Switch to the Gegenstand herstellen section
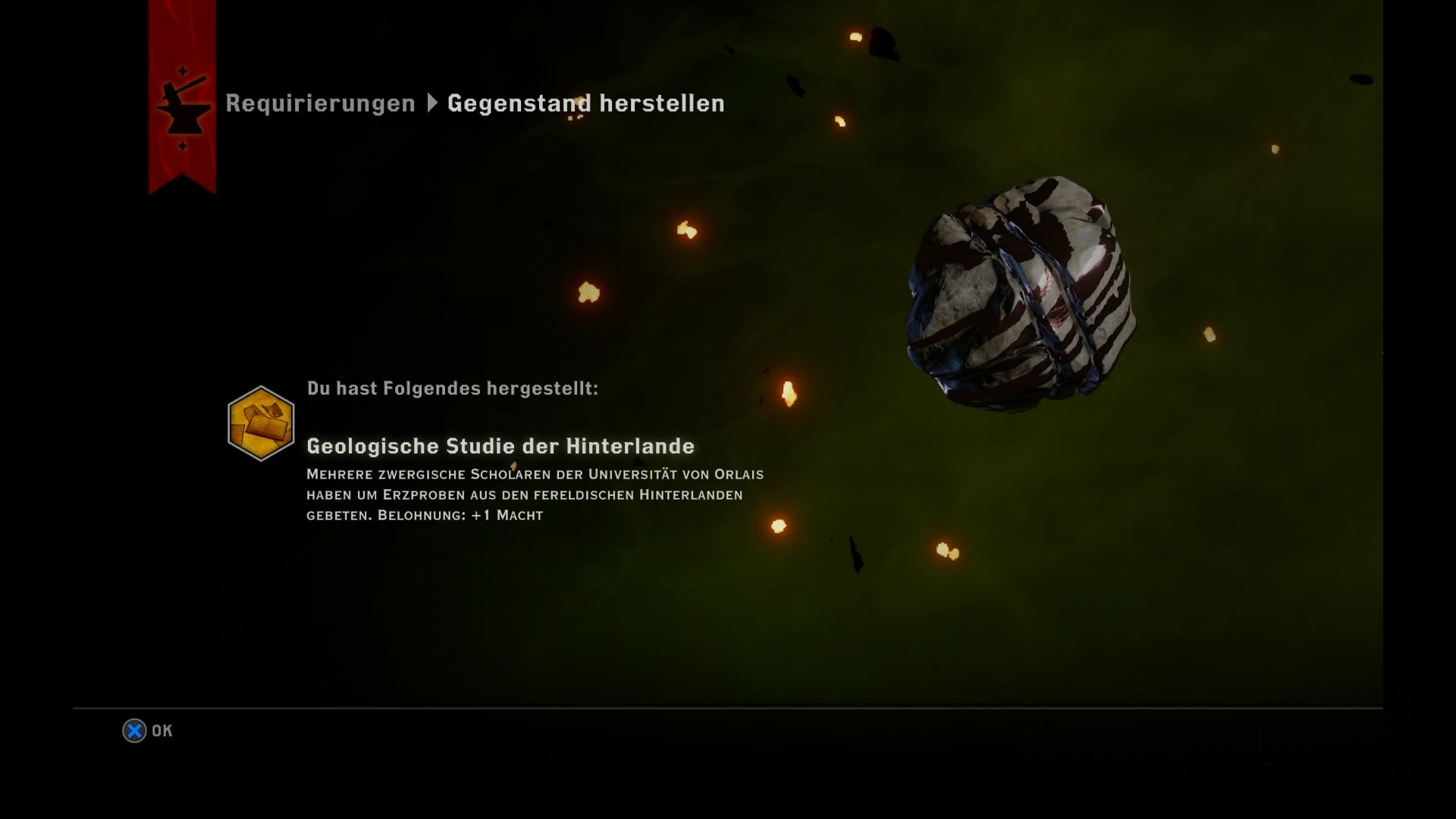 click(585, 103)
